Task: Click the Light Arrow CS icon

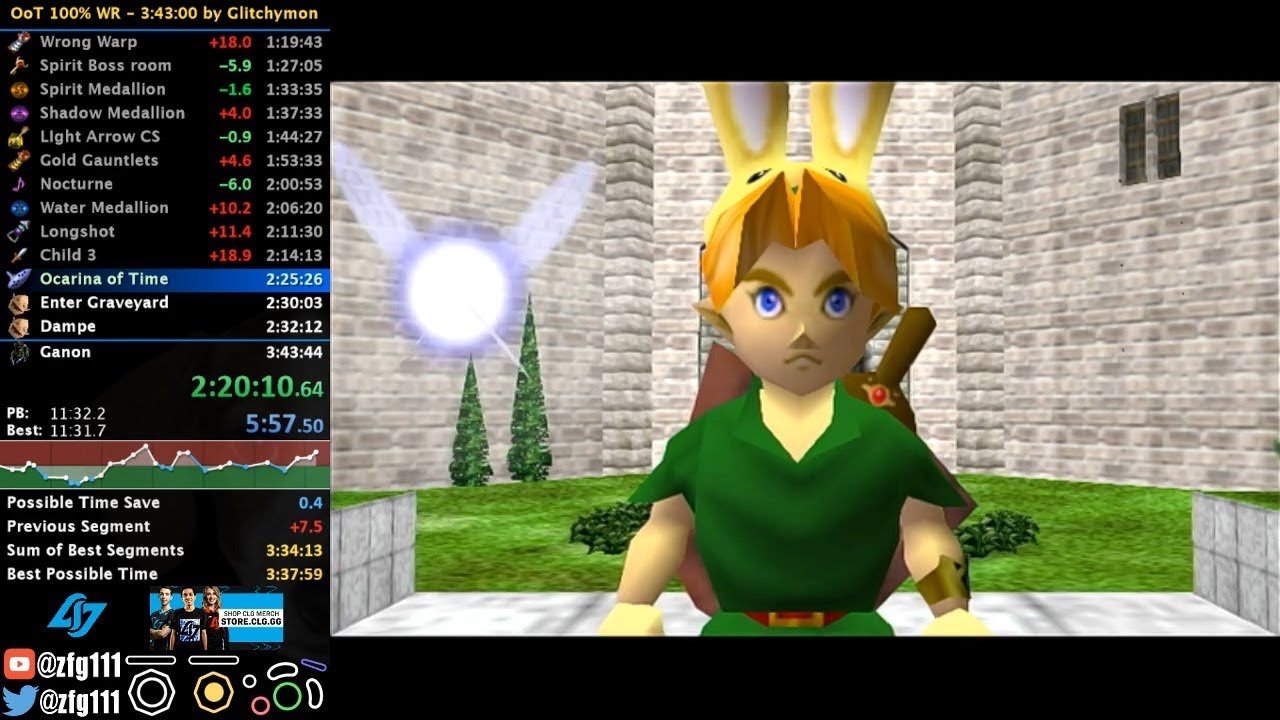Action: [20, 136]
